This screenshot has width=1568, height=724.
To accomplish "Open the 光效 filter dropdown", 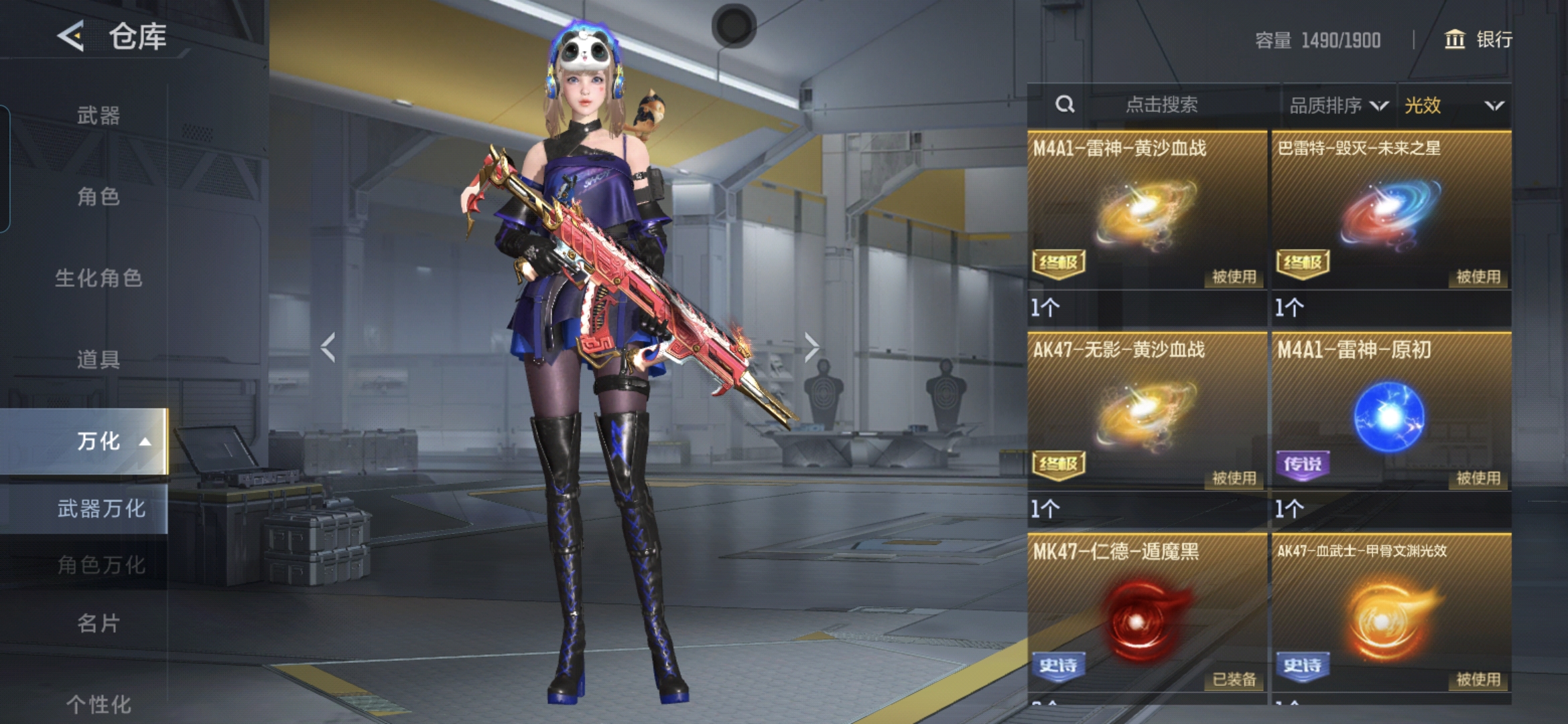I will click(x=1453, y=105).
